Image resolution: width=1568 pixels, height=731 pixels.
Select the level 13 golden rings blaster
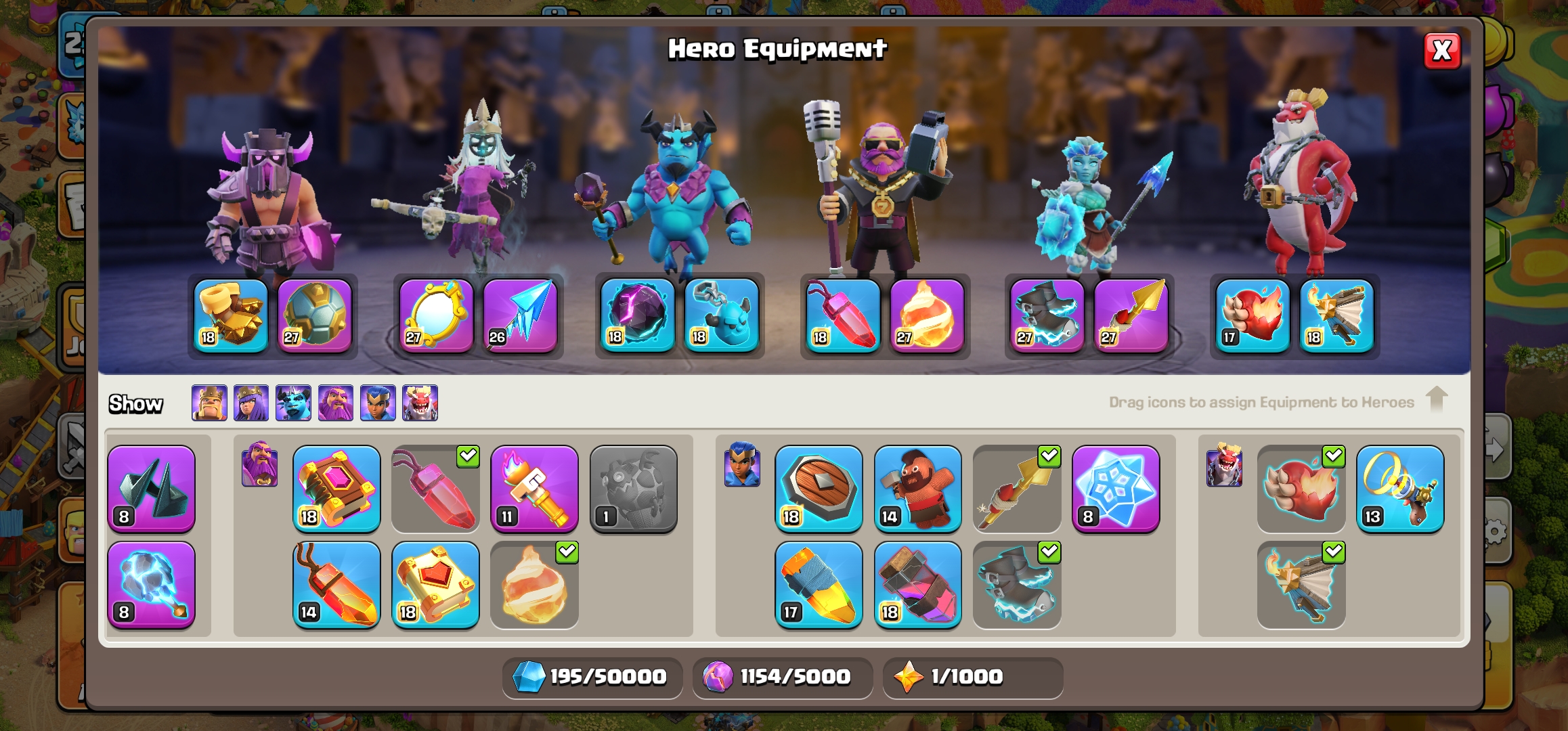[x=1400, y=489]
